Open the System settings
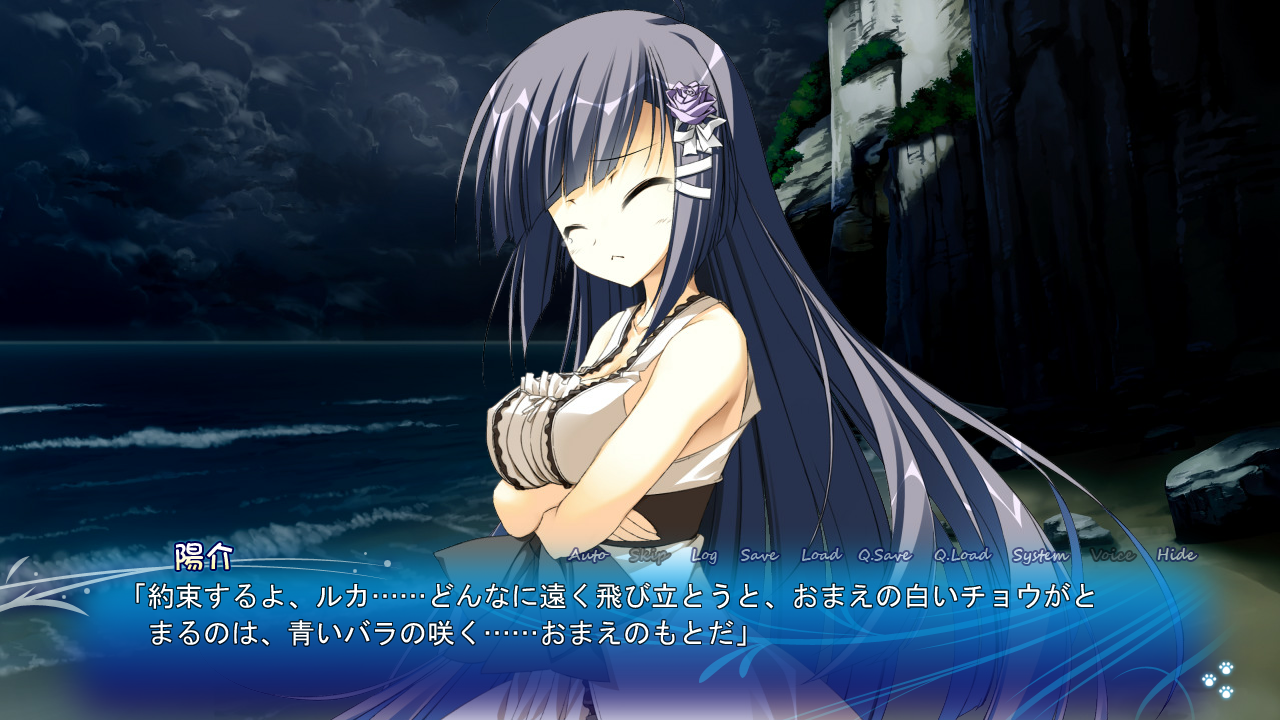This screenshot has width=1280, height=720. coord(1040,555)
